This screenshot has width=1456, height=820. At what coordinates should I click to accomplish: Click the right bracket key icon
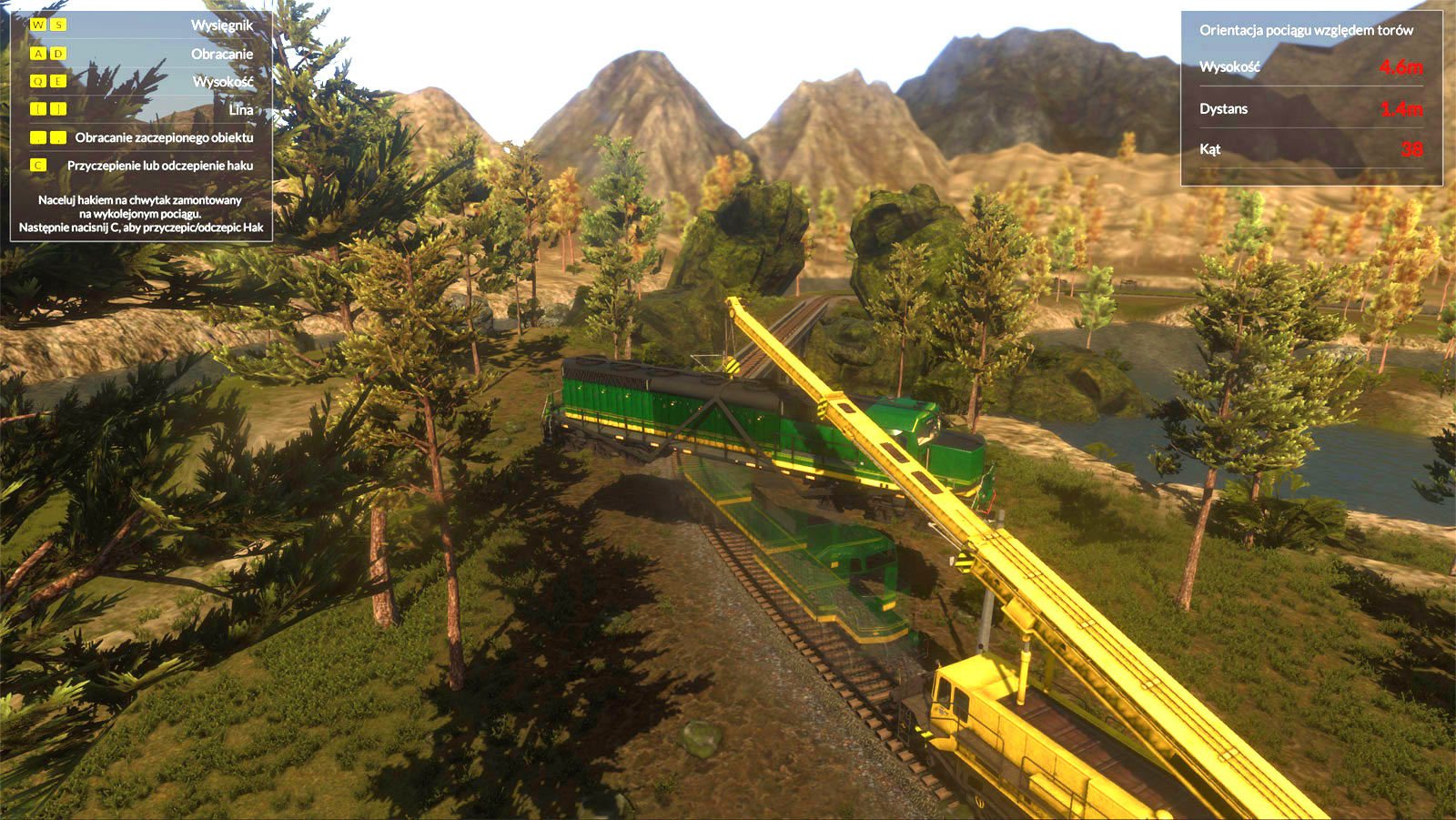tap(57, 109)
